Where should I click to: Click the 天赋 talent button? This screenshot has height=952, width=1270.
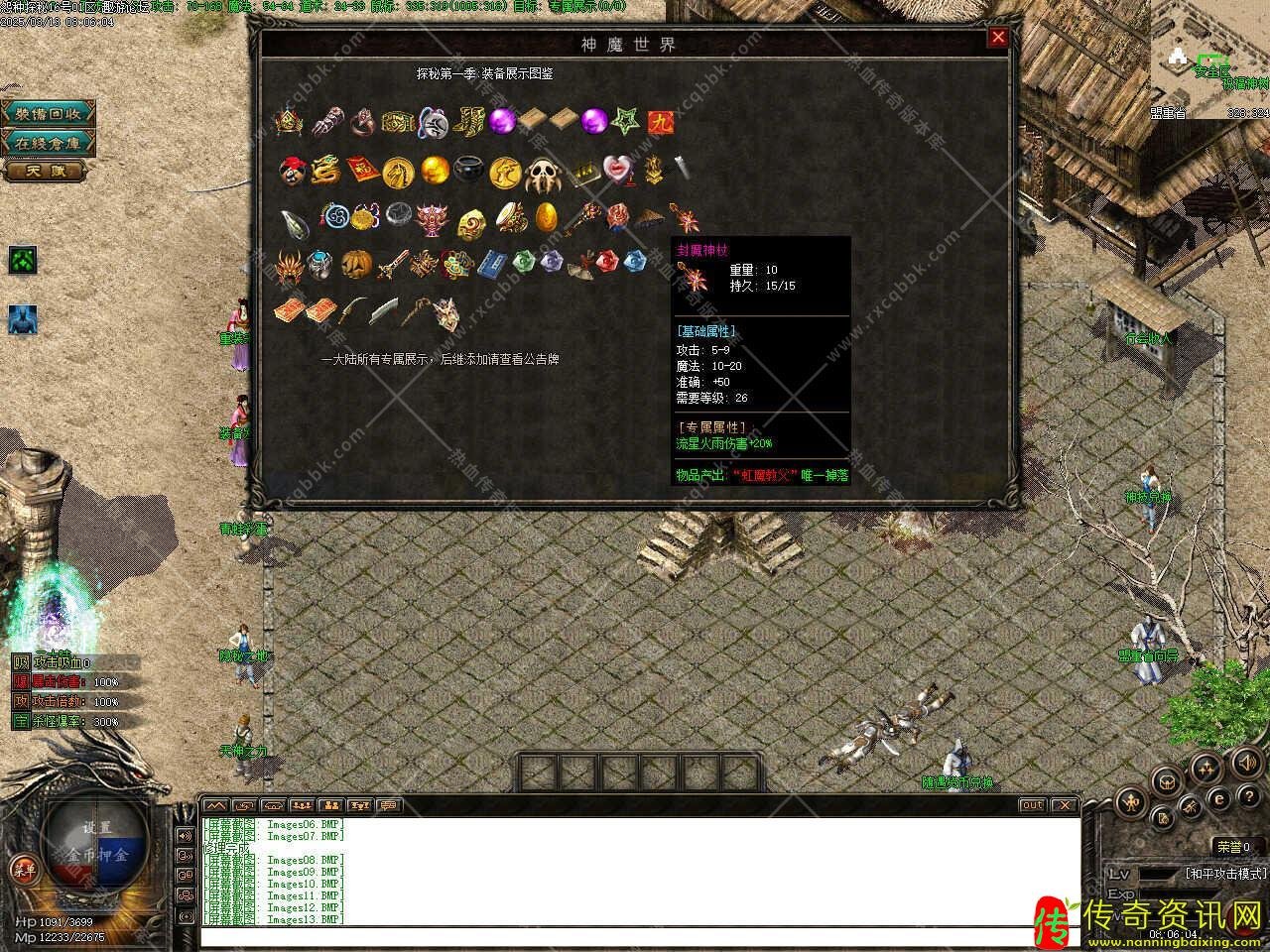coord(47,172)
